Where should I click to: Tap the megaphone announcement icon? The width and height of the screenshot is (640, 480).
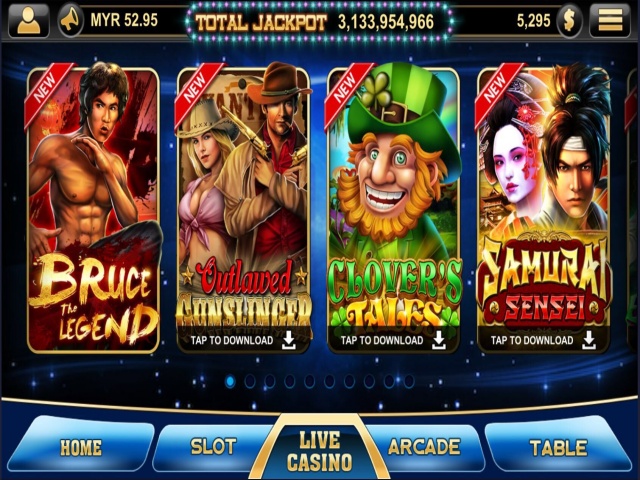point(71,19)
